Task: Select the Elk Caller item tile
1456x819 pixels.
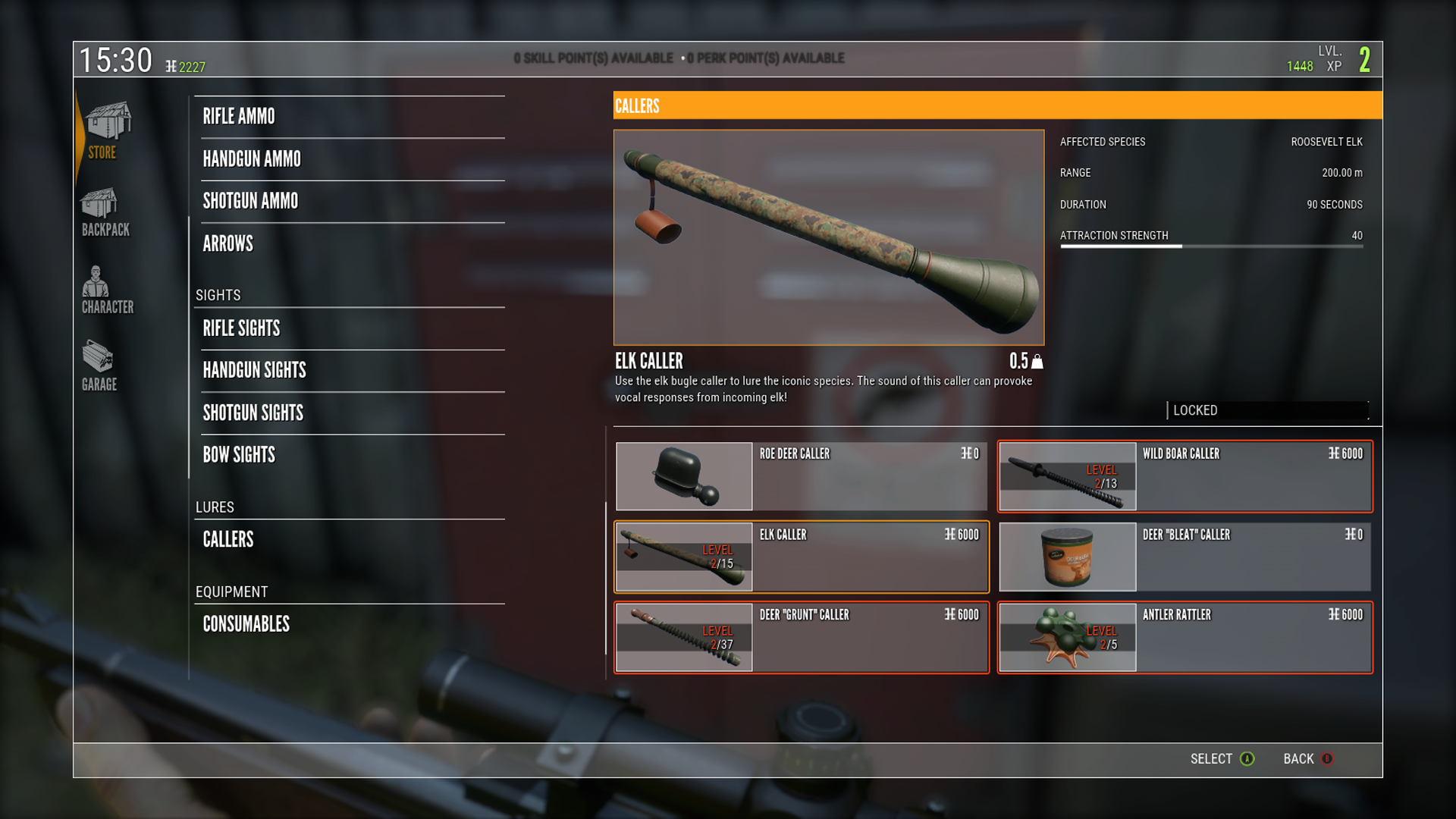Action: (801, 557)
